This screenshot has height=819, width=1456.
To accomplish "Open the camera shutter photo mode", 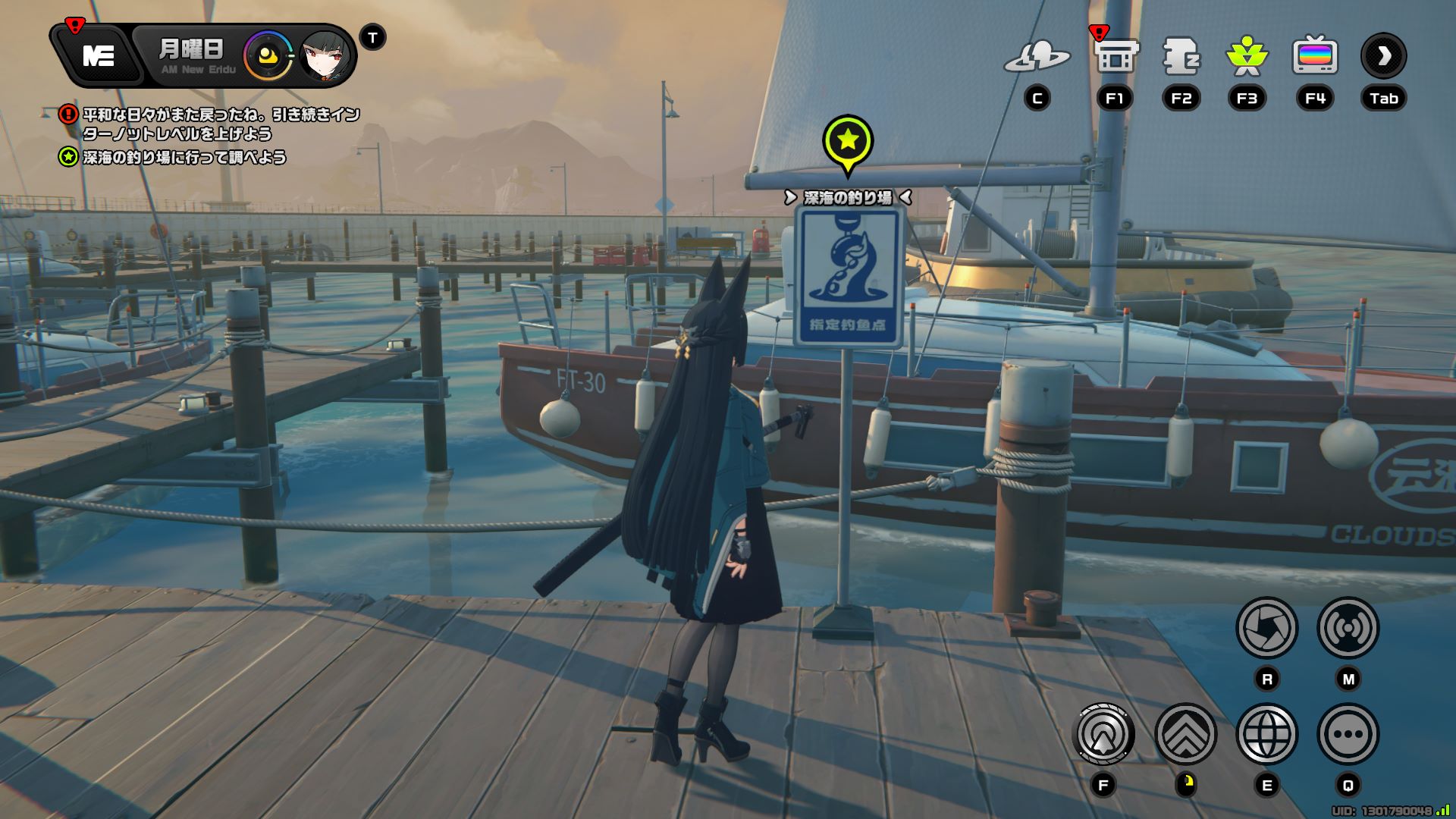I will pyautogui.click(x=1266, y=628).
